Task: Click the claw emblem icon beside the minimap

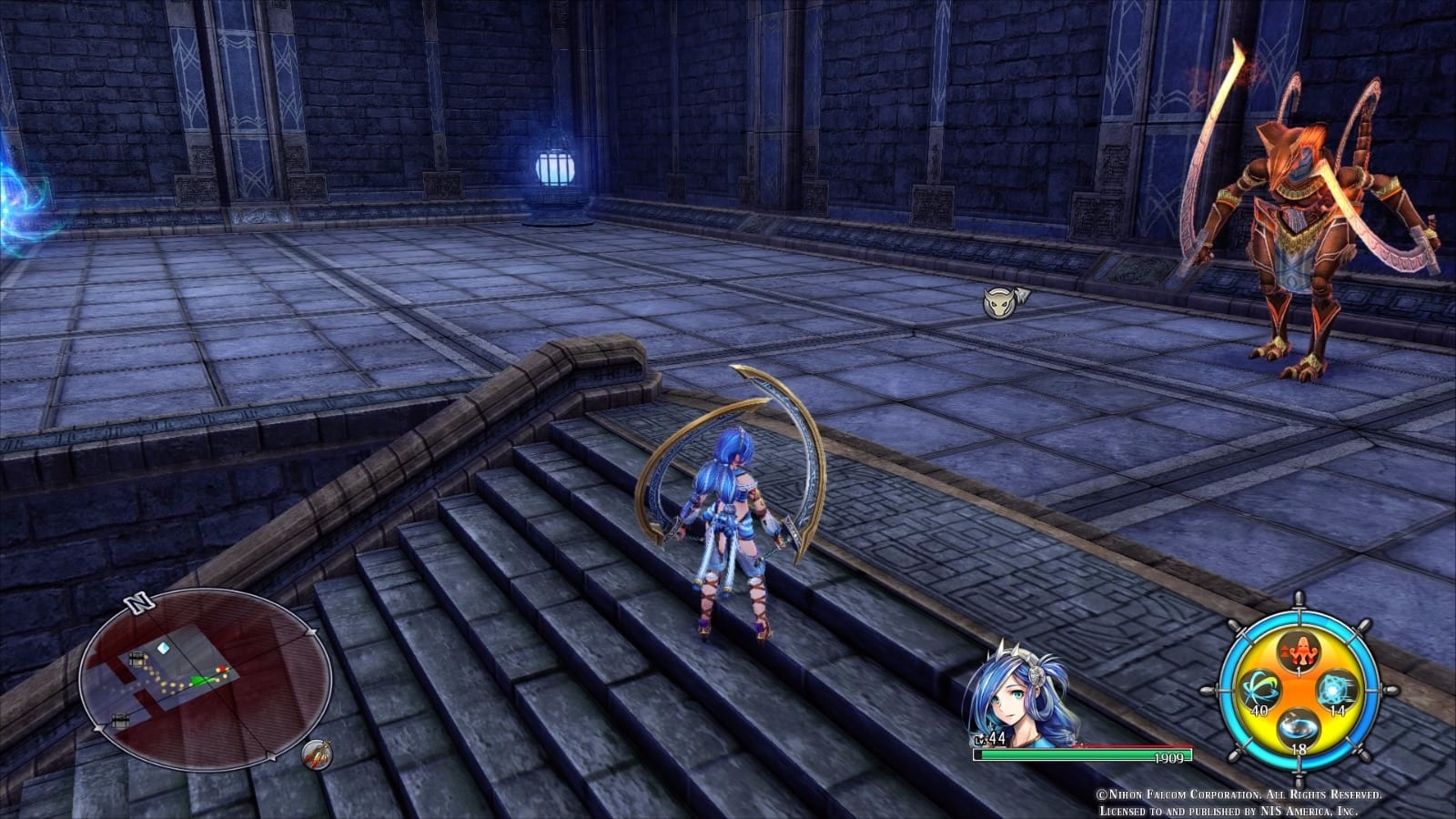Action: [318, 753]
